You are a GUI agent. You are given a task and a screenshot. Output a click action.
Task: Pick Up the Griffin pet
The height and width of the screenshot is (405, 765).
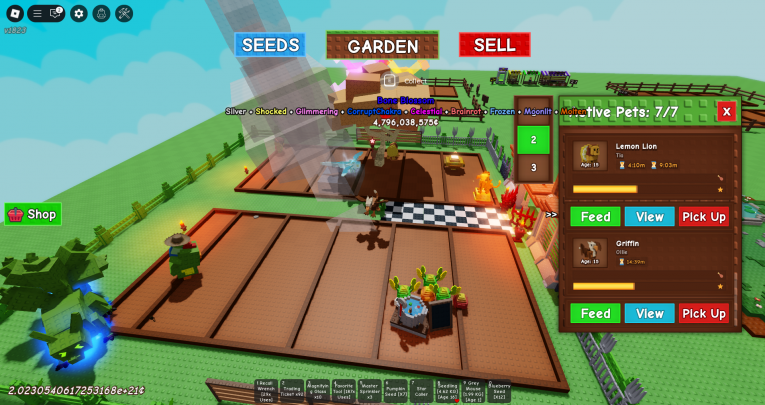tap(704, 314)
